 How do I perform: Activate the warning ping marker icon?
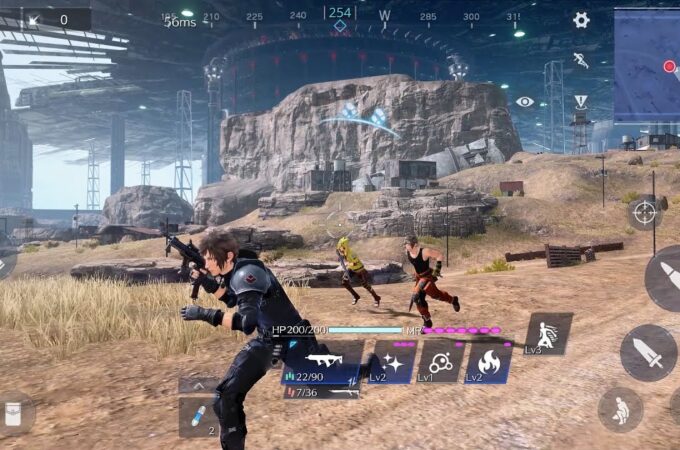point(581,101)
